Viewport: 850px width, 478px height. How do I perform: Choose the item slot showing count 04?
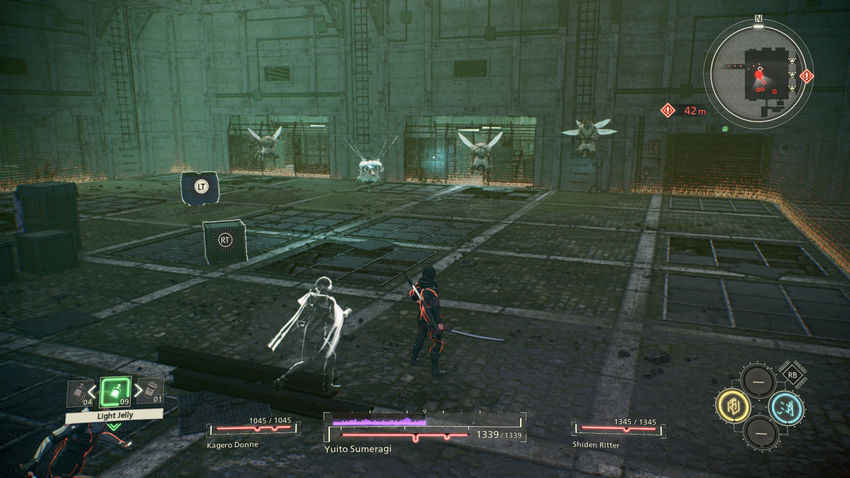[77, 392]
